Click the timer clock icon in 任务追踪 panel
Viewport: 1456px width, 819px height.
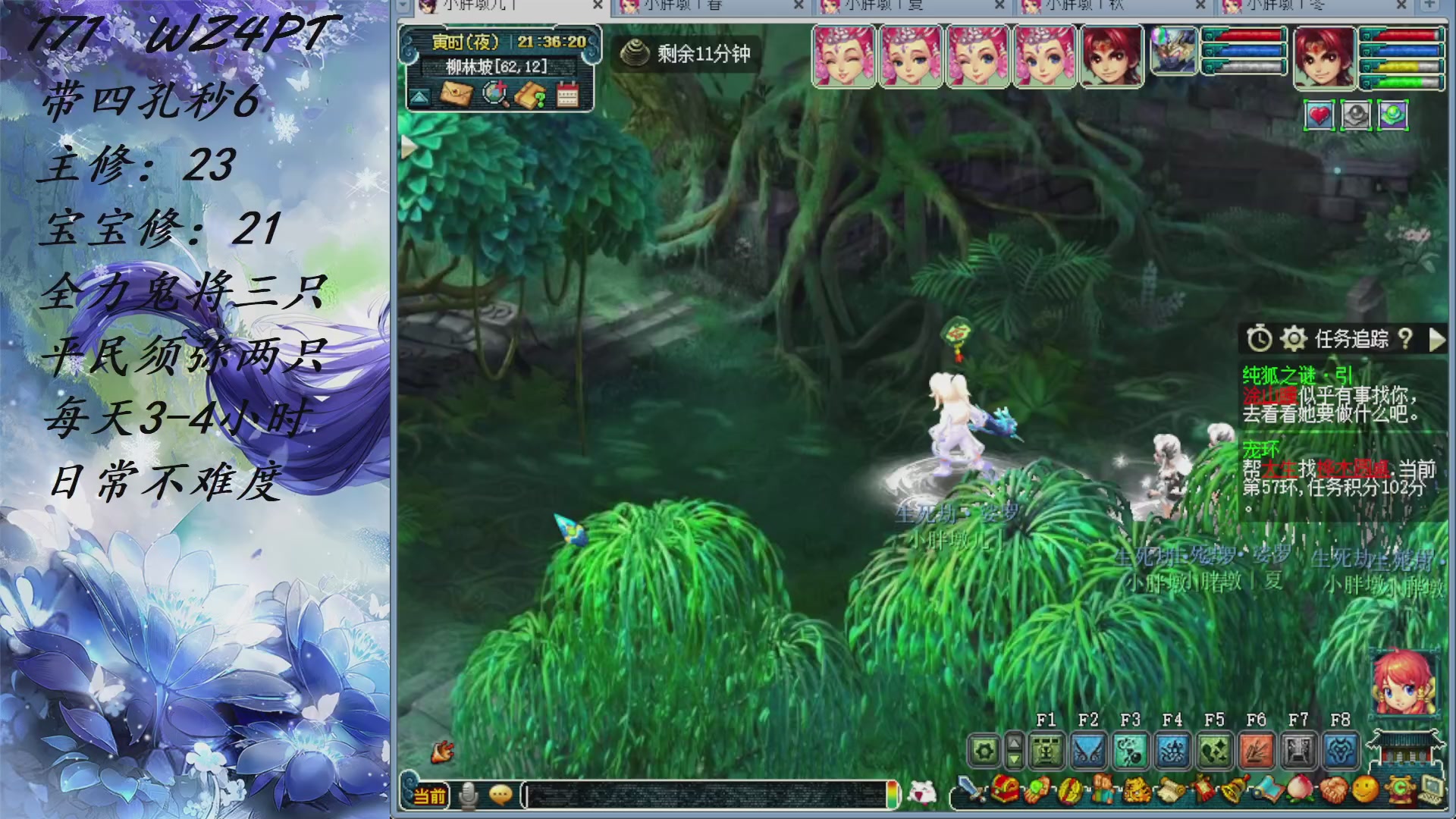coord(1259,338)
